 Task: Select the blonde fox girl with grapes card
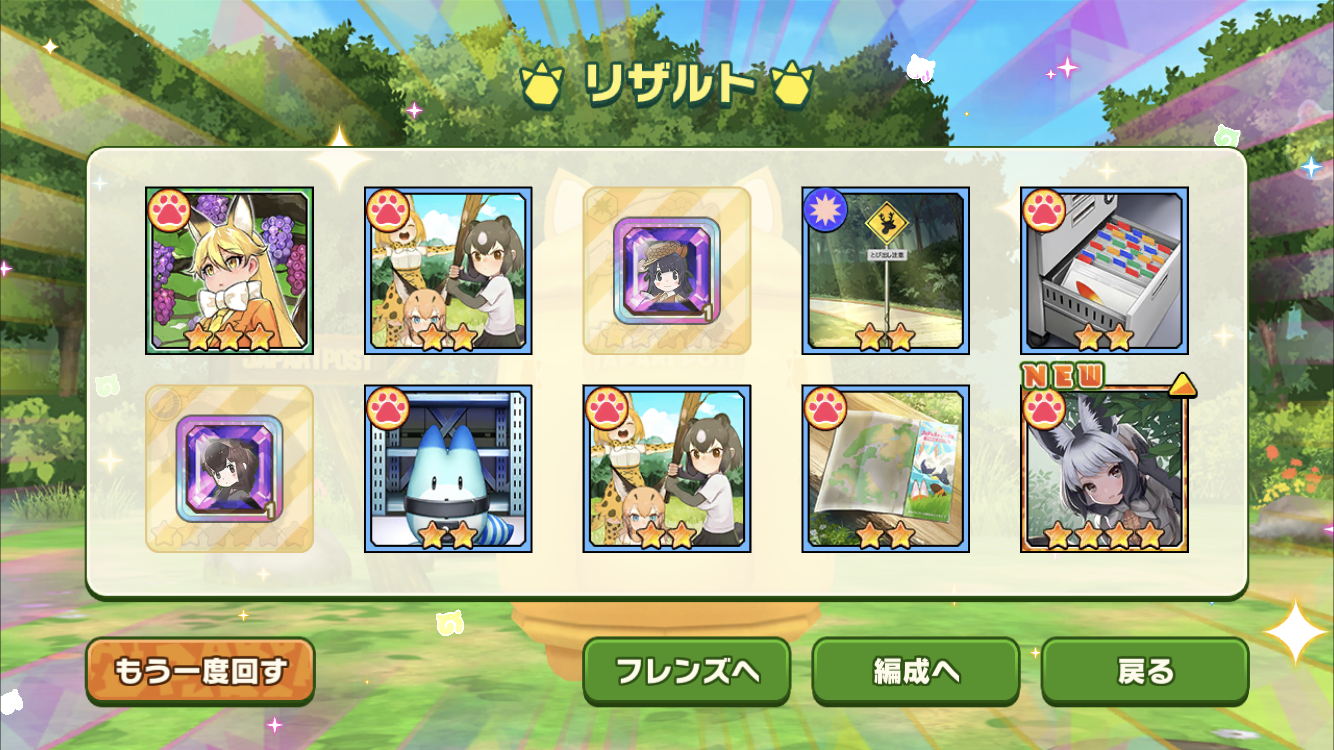[229, 270]
